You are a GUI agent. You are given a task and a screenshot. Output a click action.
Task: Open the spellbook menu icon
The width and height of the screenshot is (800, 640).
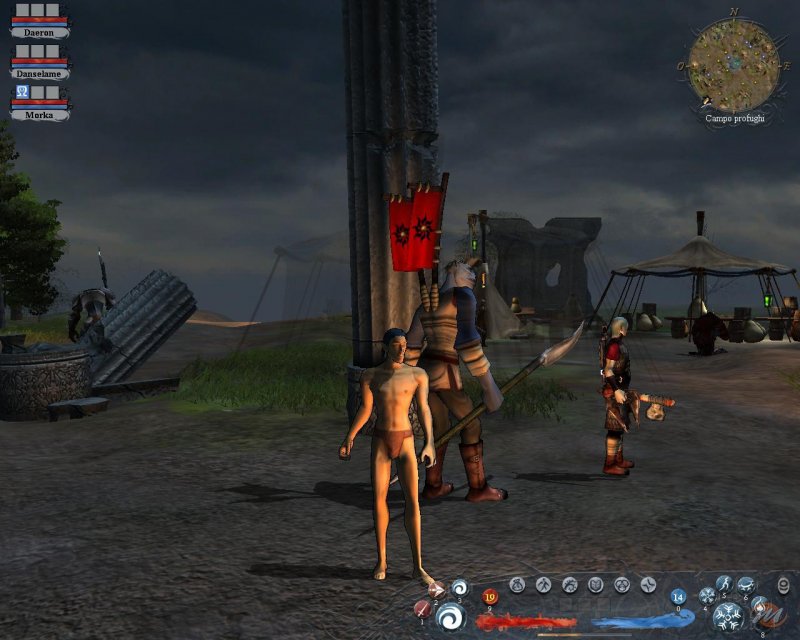(x=596, y=585)
